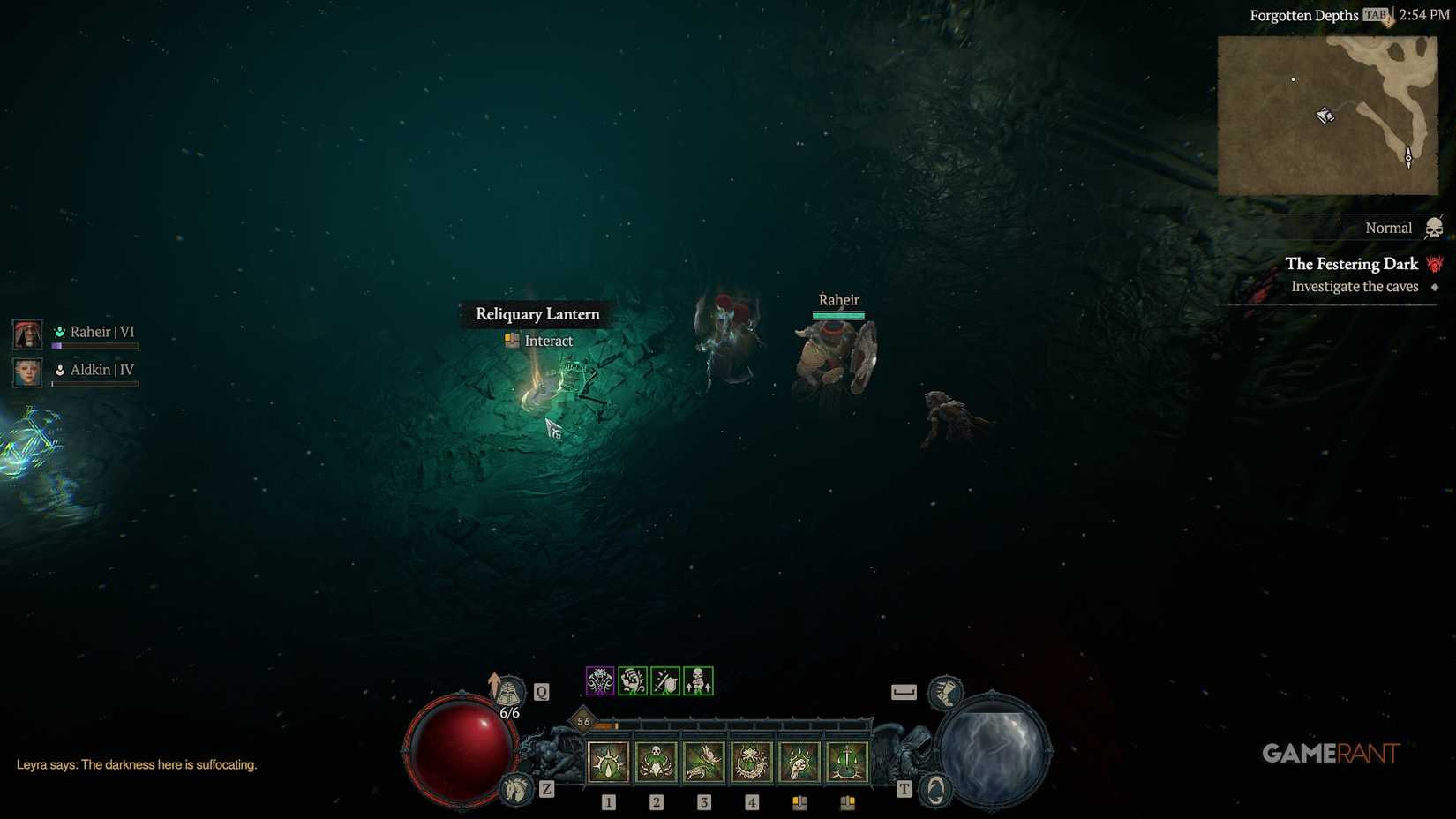This screenshot has height=819, width=1456.
Task: Click the skull icon beside Normal difficulty
Action: click(1437, 228)
